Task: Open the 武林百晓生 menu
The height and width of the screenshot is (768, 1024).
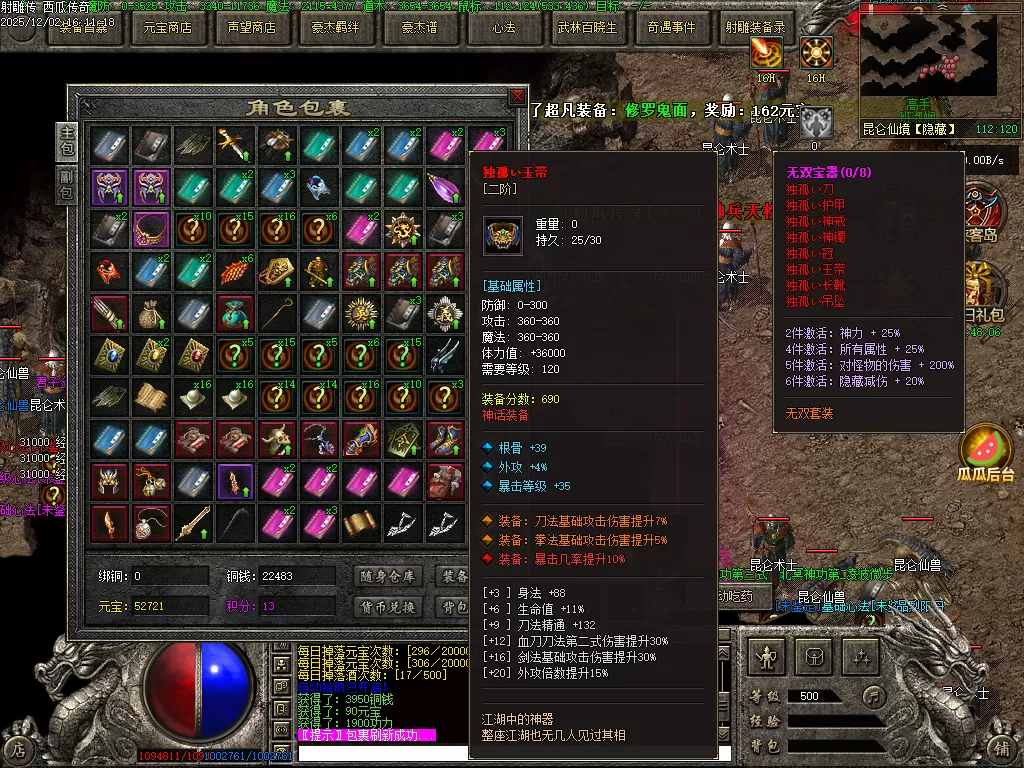Action: pyautogui.click(x=587, y=28)
